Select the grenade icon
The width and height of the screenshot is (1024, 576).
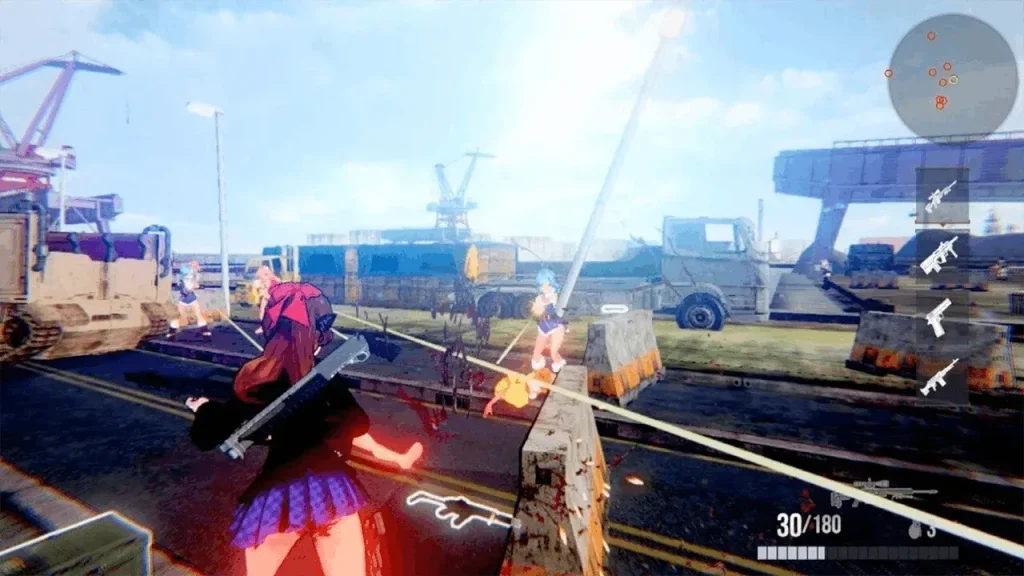tap(915, 529)
